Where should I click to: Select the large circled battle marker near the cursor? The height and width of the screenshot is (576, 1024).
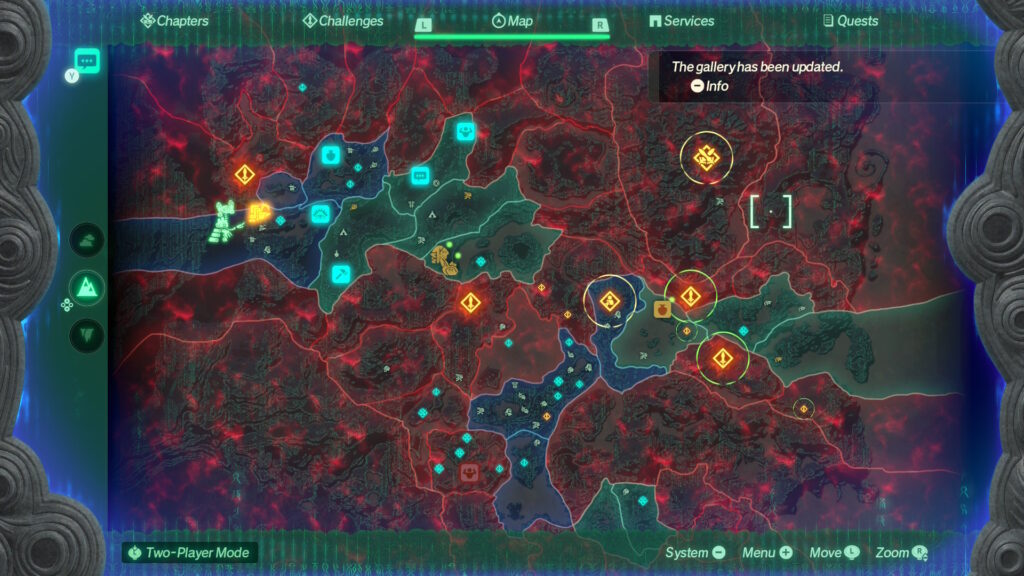click(x=706, y=157)
